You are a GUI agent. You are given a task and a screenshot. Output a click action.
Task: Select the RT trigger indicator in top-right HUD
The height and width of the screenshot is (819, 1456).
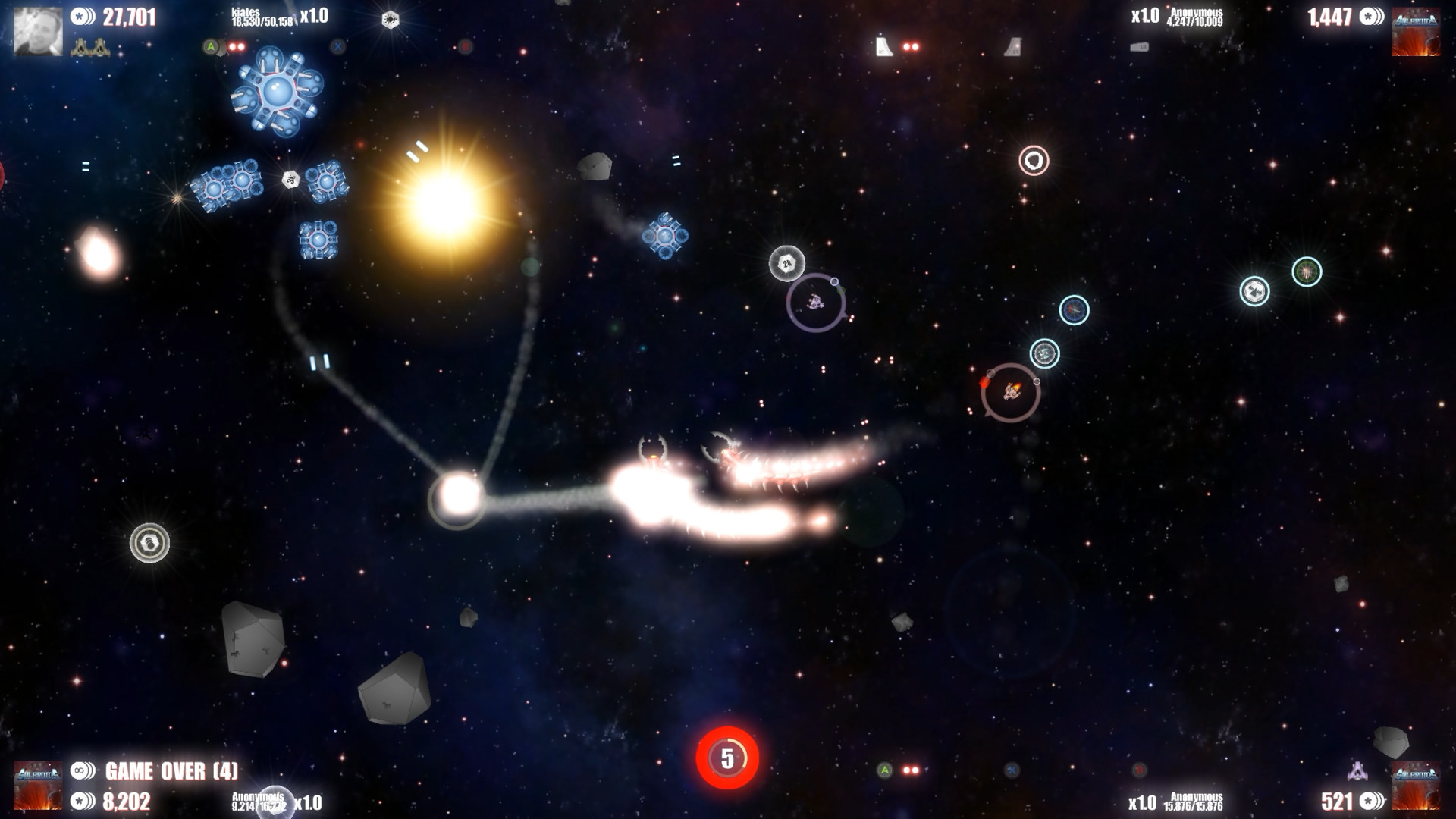883,45
